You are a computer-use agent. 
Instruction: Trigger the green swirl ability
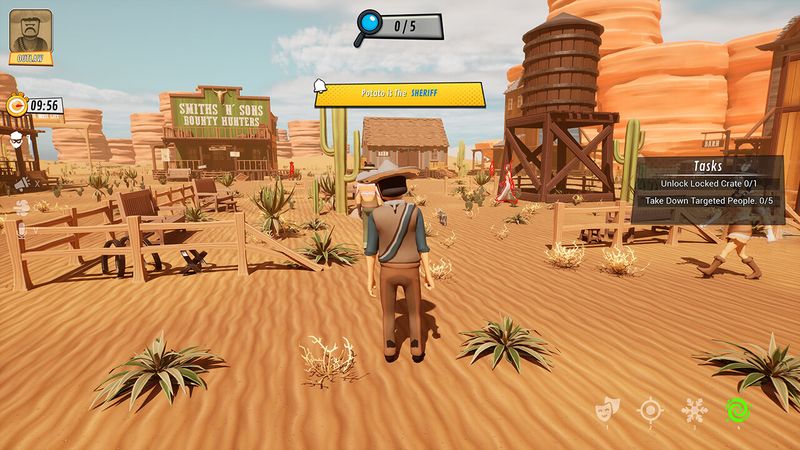(x=738, y=409)
